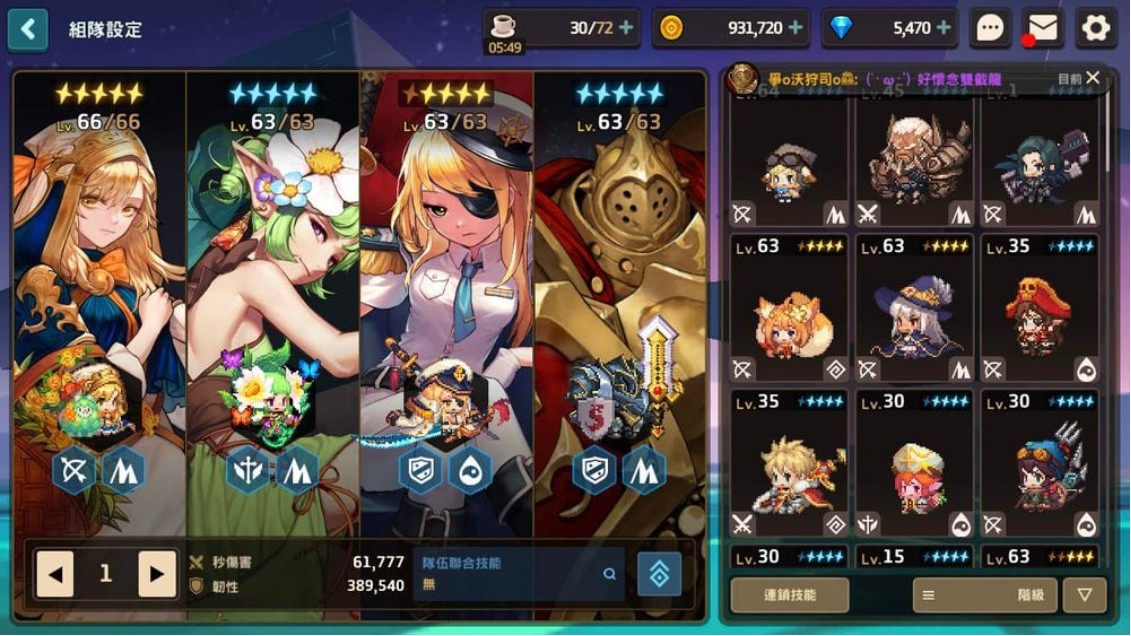Choose the level 35 red pirate hero
This screenshot has height=636, width=1131.
coord(1039,308)
